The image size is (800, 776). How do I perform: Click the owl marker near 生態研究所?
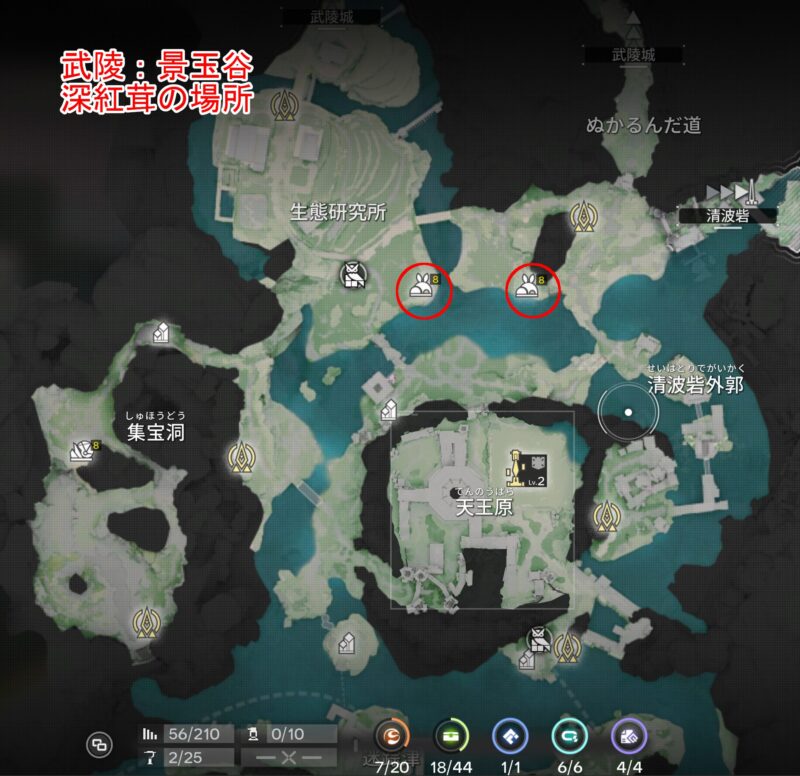(x=351, y=275)
